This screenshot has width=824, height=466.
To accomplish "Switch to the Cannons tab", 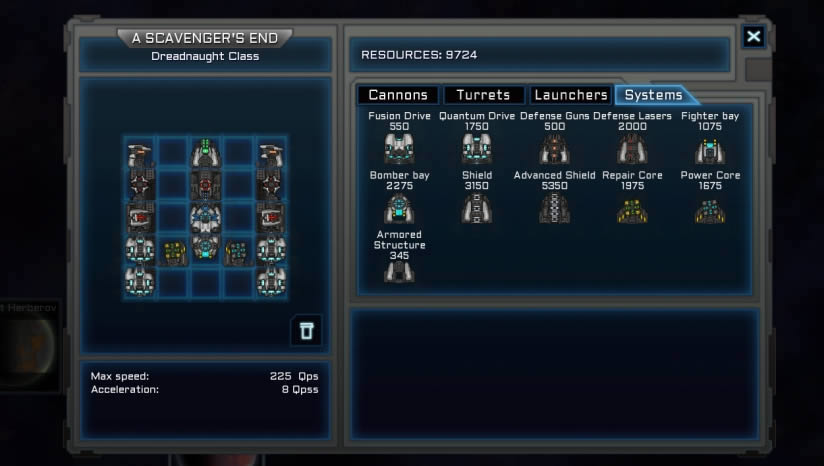I will 398,95.
